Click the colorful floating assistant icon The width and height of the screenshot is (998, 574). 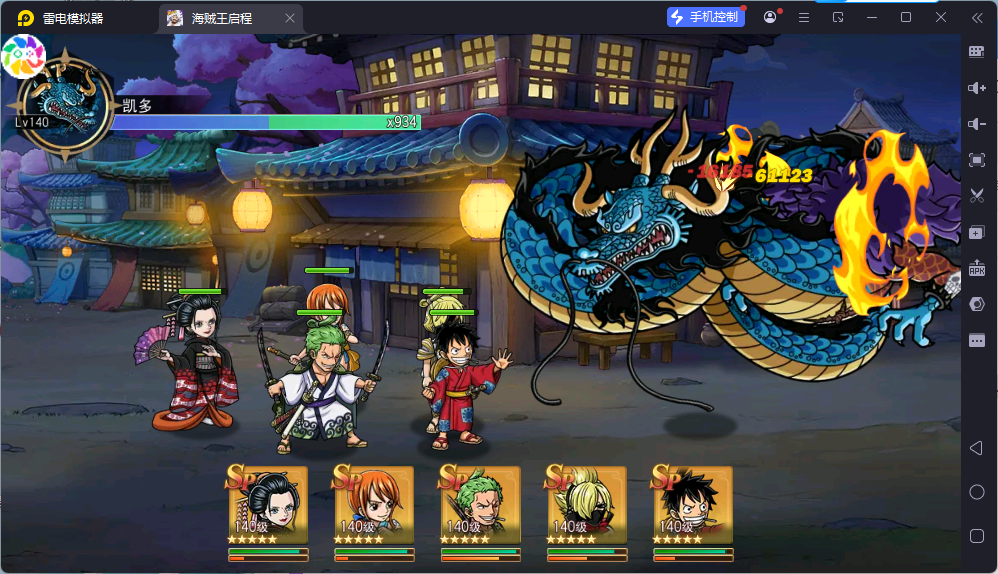(x=24, y=55)
